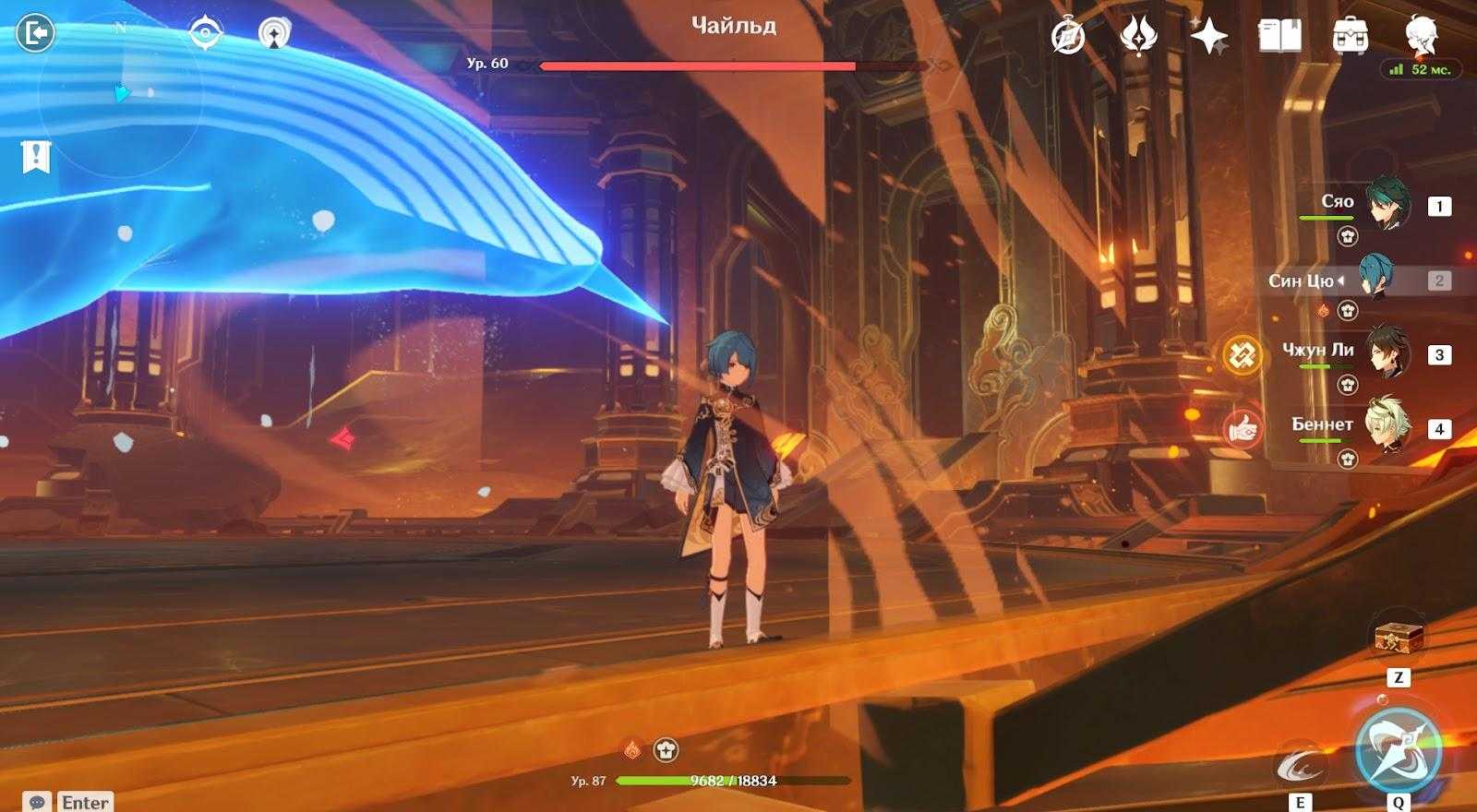This screenshot has width=1477, height=812.
Task: Open the Paimon menu
Action: click(1422, 36)
